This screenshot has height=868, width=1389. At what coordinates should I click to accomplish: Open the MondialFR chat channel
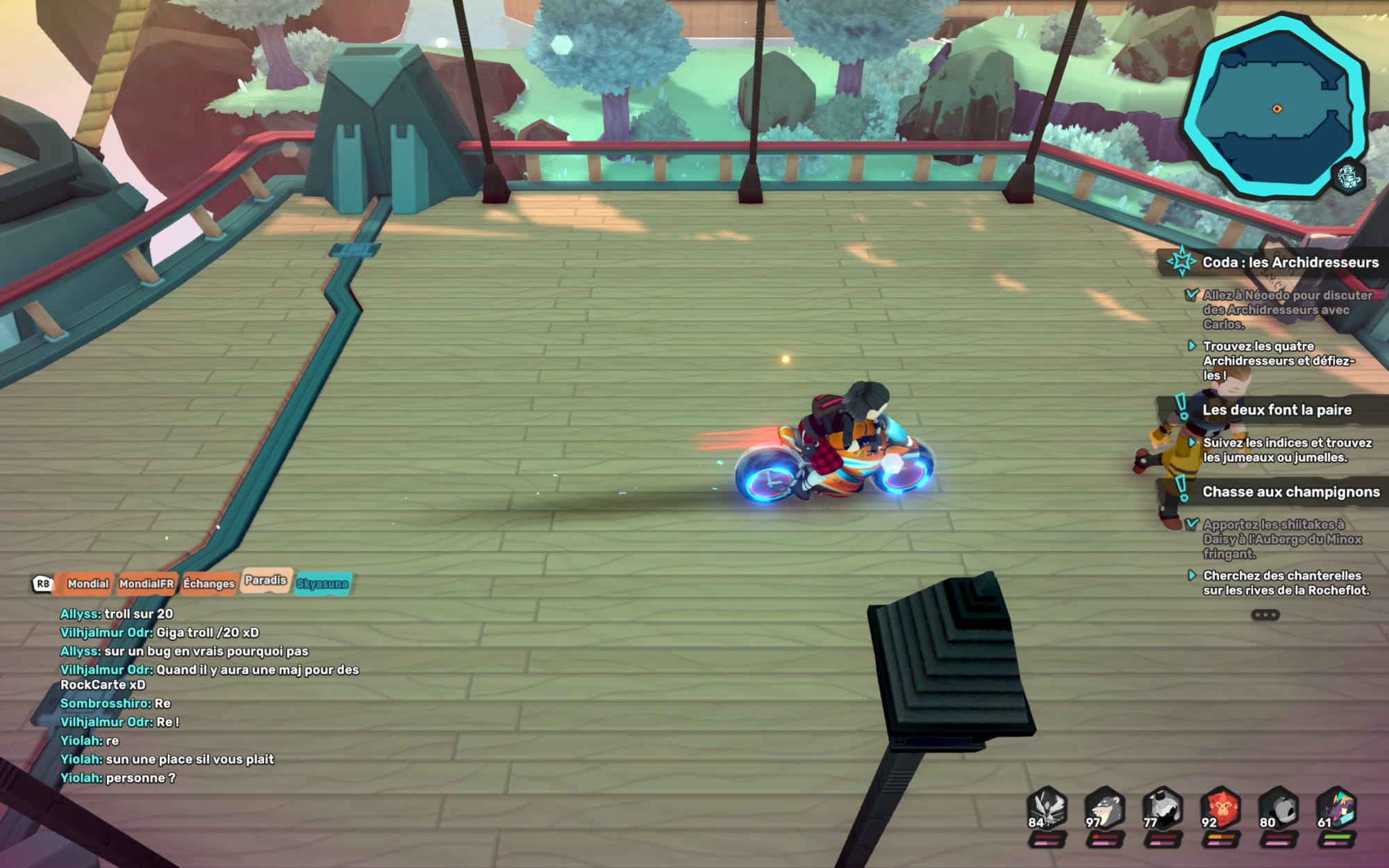[146, 583]
